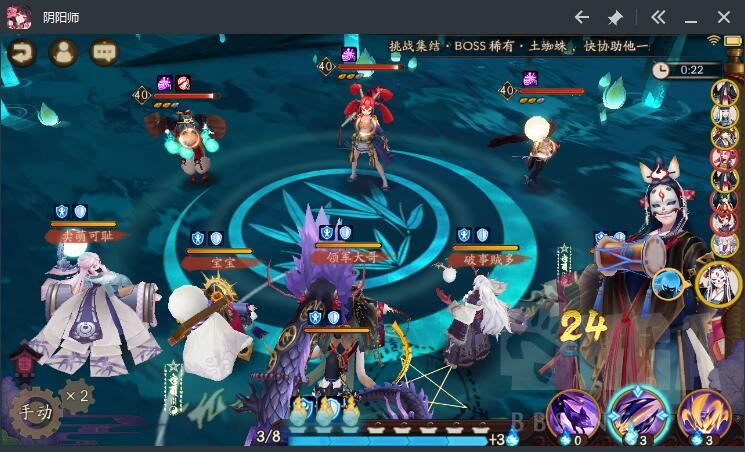Viewport: 745px width, 452px height.
Task: Use the skill costing 0 orbs
Action: [574, 414]
